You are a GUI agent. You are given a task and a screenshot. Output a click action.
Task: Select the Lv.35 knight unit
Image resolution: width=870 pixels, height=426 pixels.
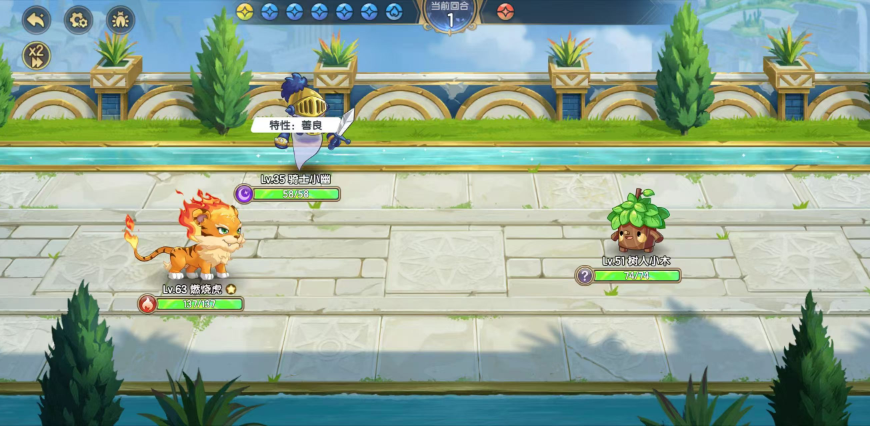(311, 118)
